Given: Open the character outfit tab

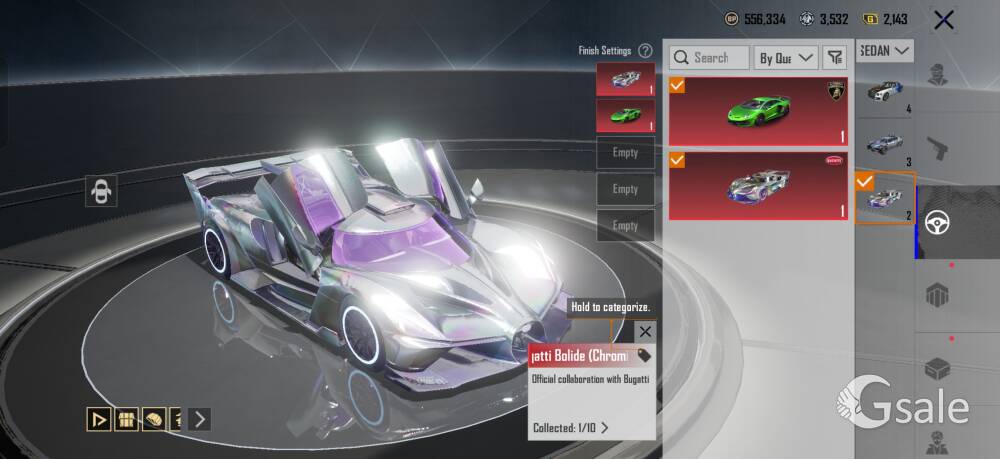Looking at the screenshot, I should pos(937,75).
